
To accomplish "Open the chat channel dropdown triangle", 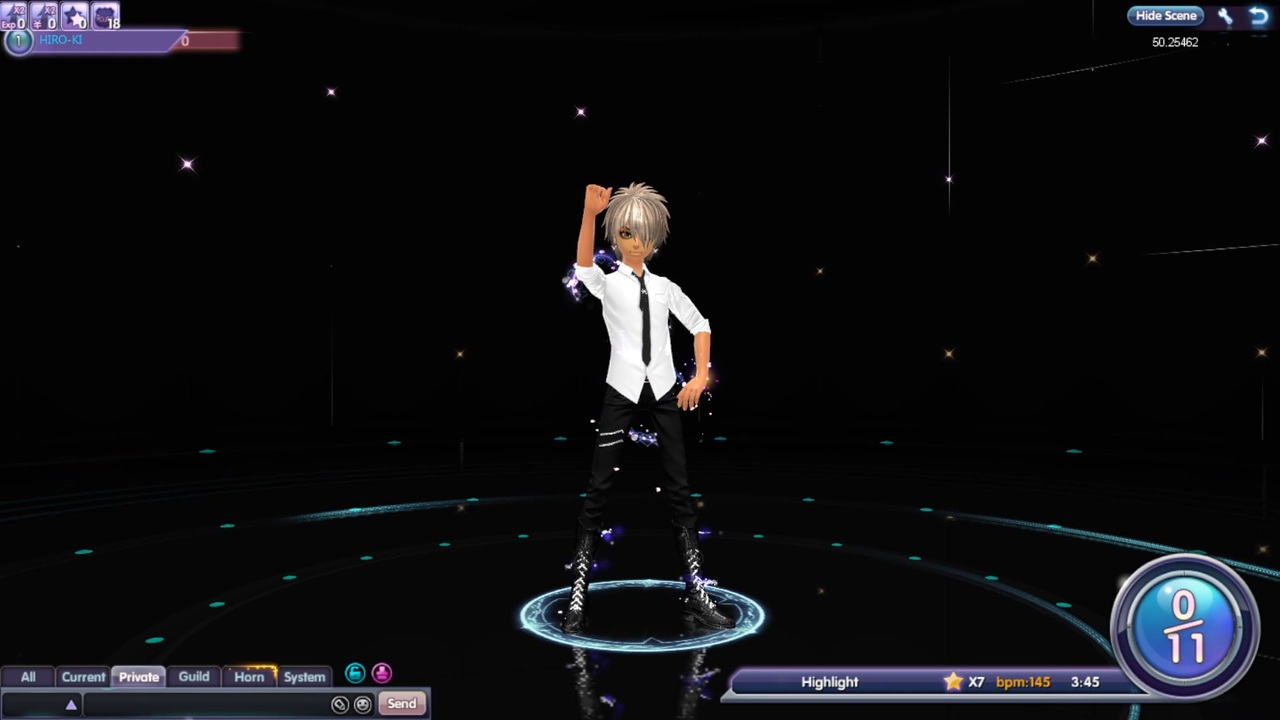I will (x=71, y=704).
